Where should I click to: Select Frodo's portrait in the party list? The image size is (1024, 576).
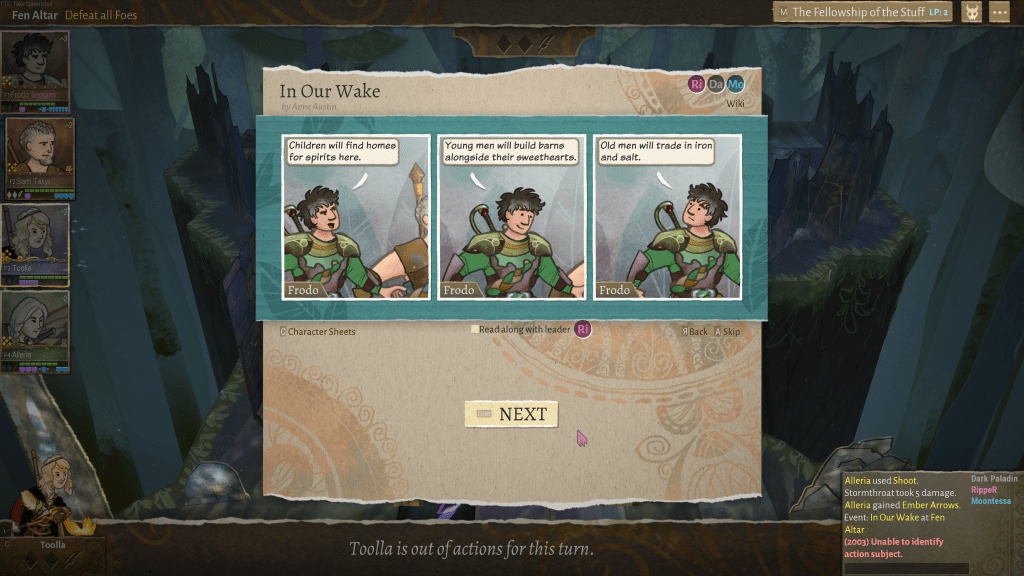coord(35,71)
